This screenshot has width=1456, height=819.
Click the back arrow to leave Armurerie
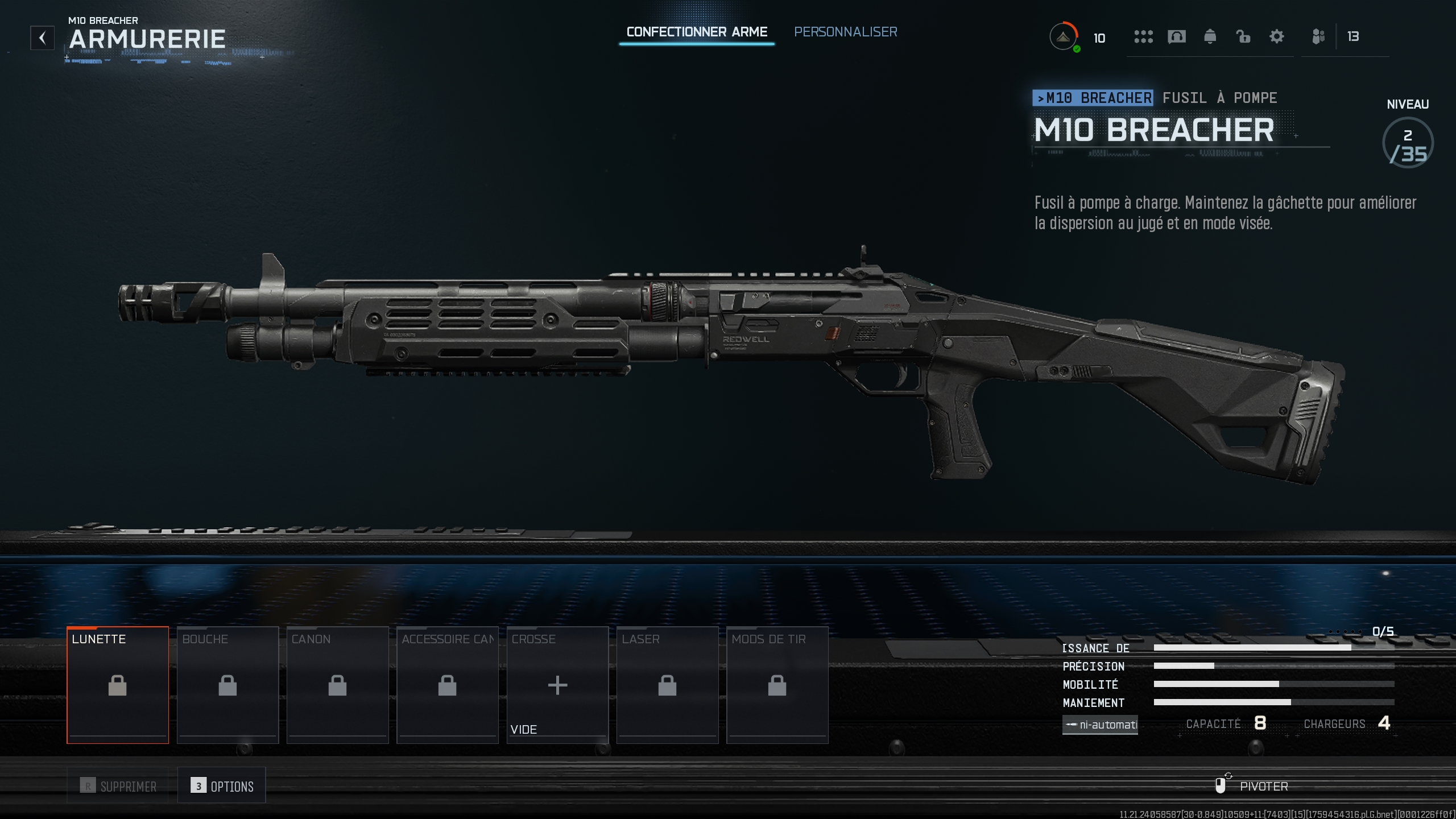click(x=42, y=38)
